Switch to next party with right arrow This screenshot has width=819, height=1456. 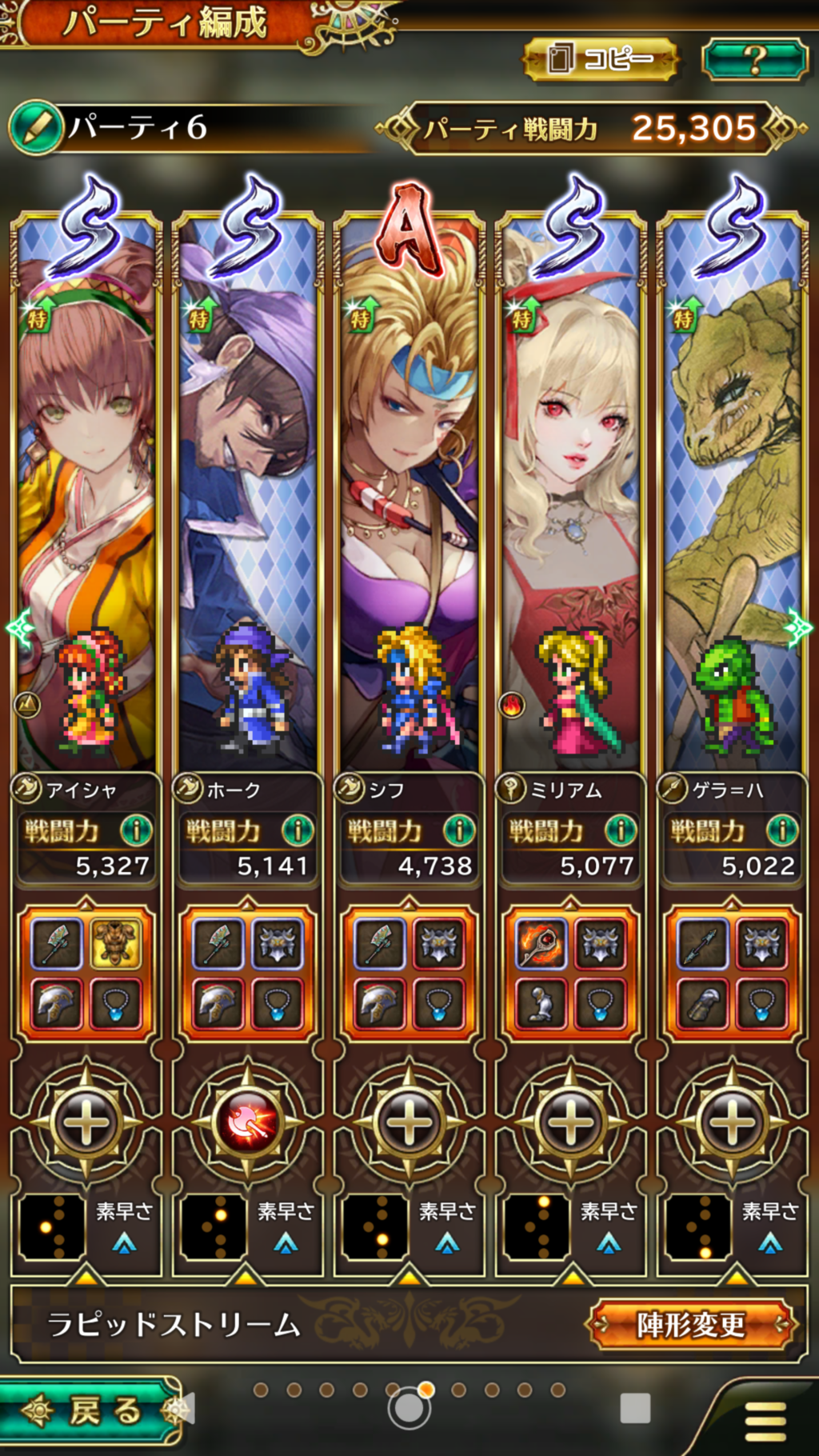(x=799, y=628)
